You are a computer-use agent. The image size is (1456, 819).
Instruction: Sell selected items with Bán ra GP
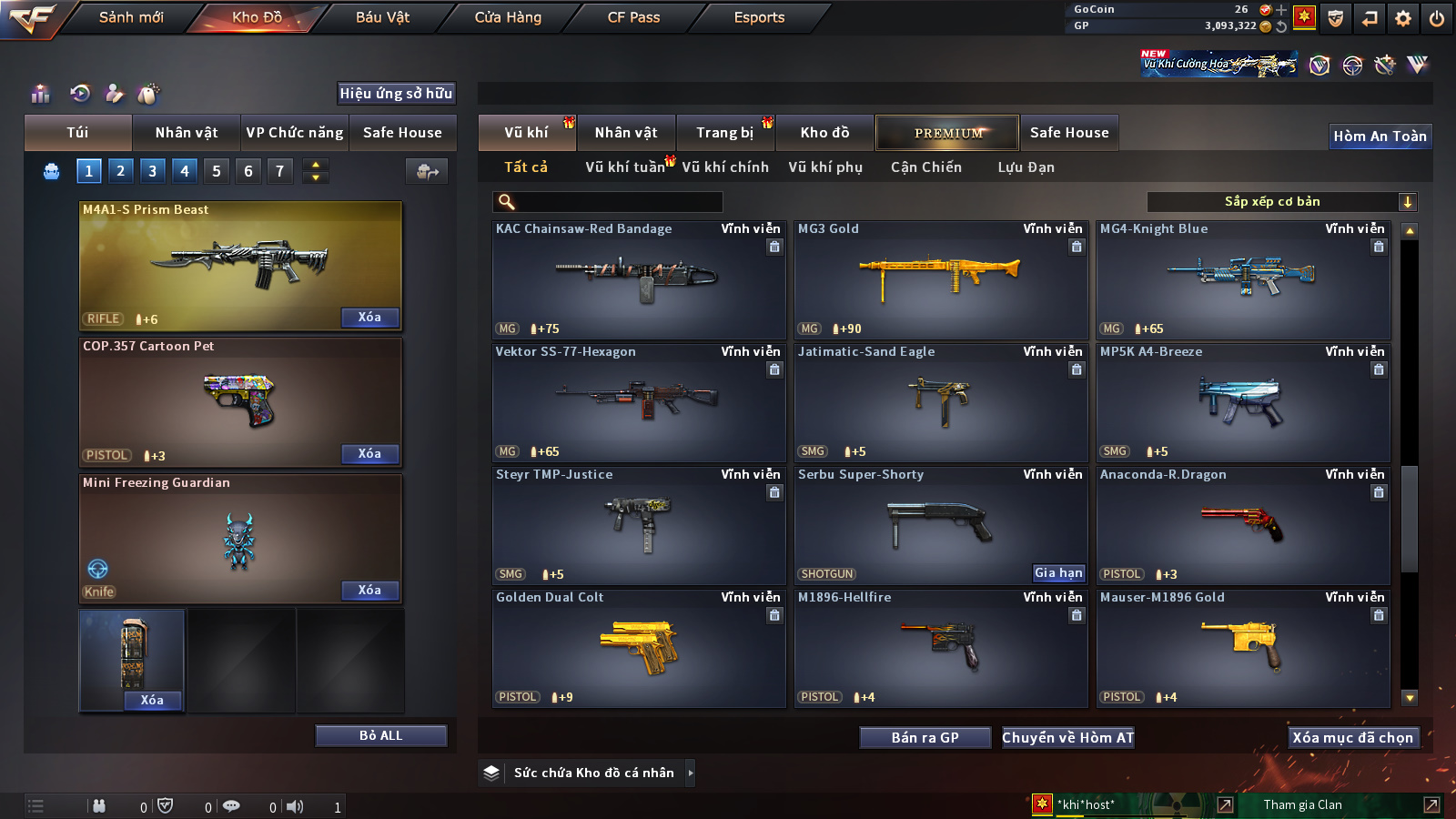925,738
